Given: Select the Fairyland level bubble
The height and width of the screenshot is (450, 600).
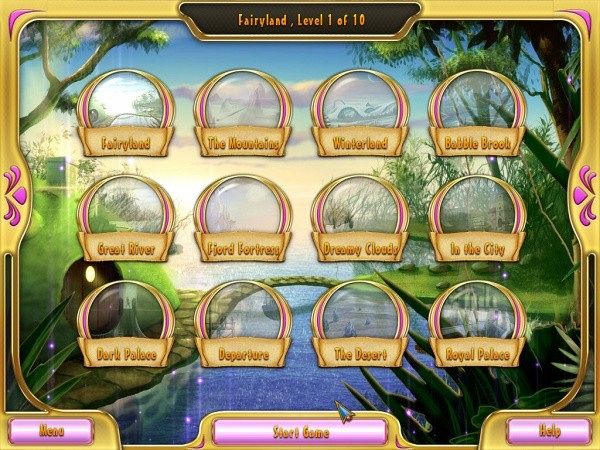Looking at the screenshot, I should coord(125,110).
